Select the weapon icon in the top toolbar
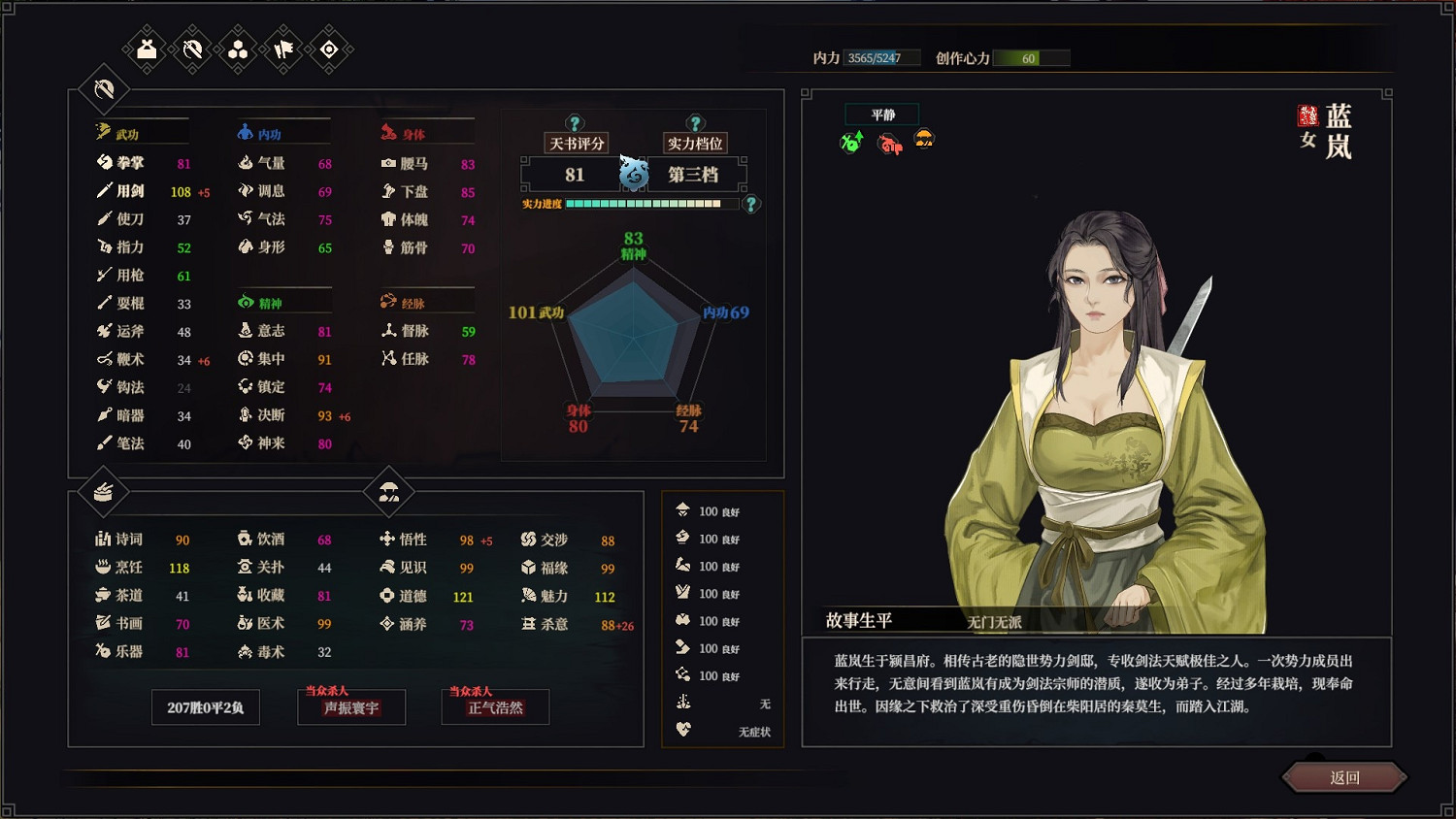 click(190, 49)
